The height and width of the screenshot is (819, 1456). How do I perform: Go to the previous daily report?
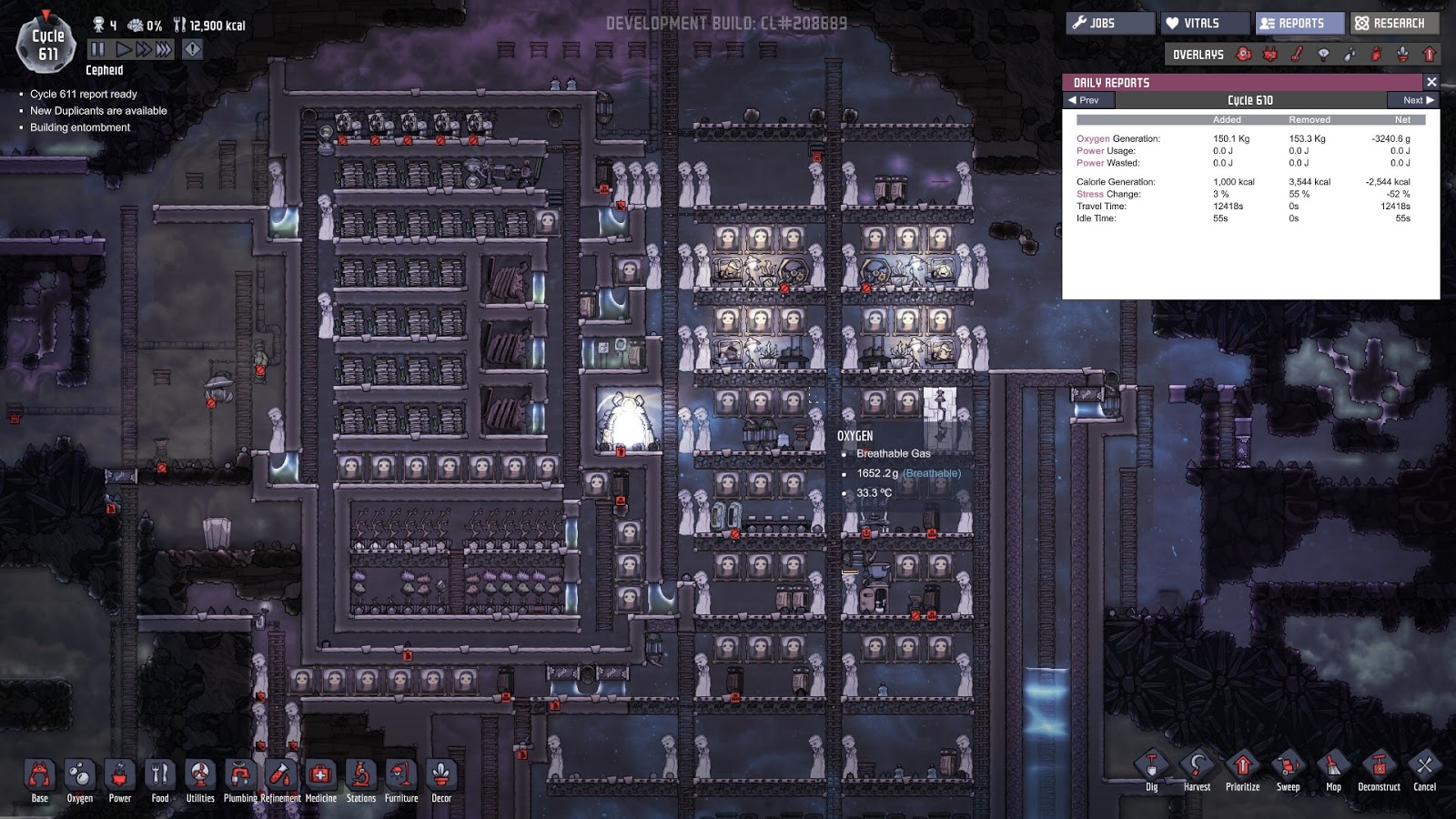point(1083,100)
